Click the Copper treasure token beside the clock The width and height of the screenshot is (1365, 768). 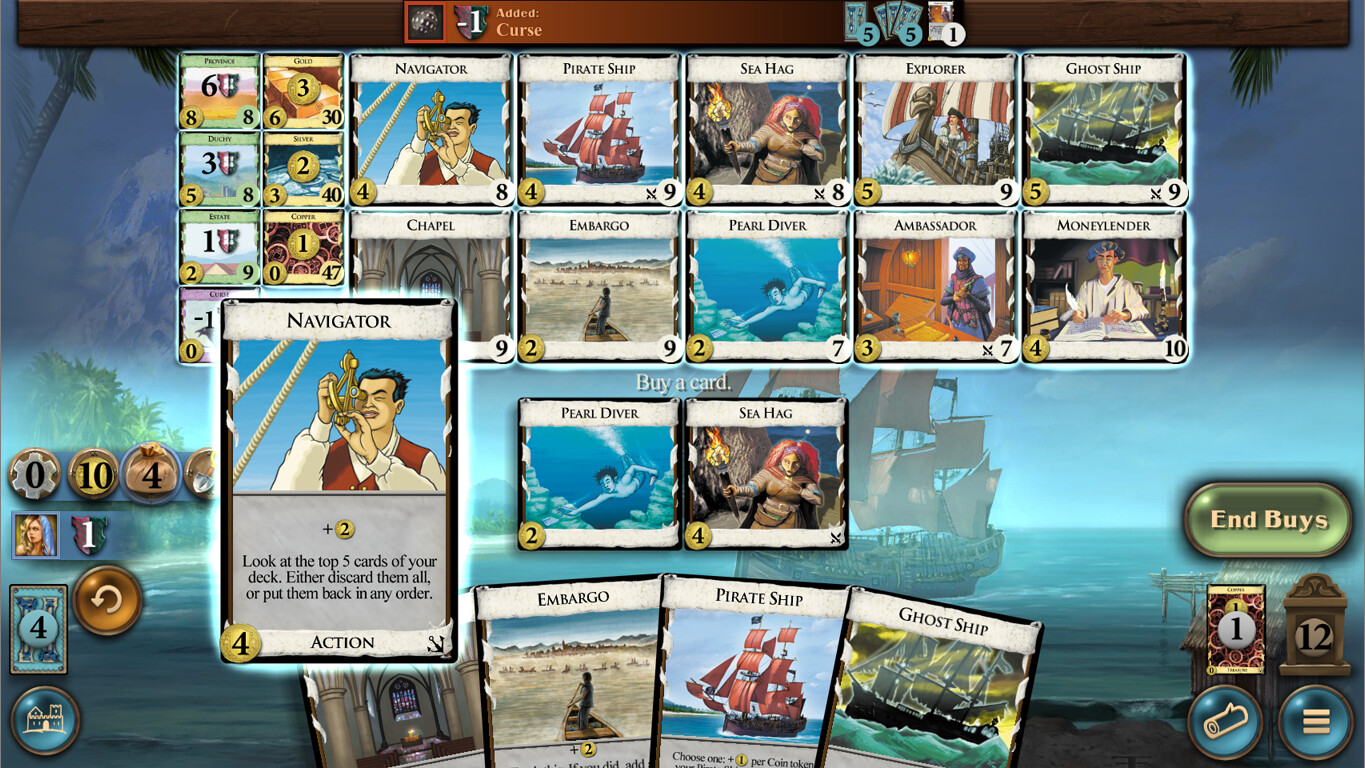[x=1237, y=629]
